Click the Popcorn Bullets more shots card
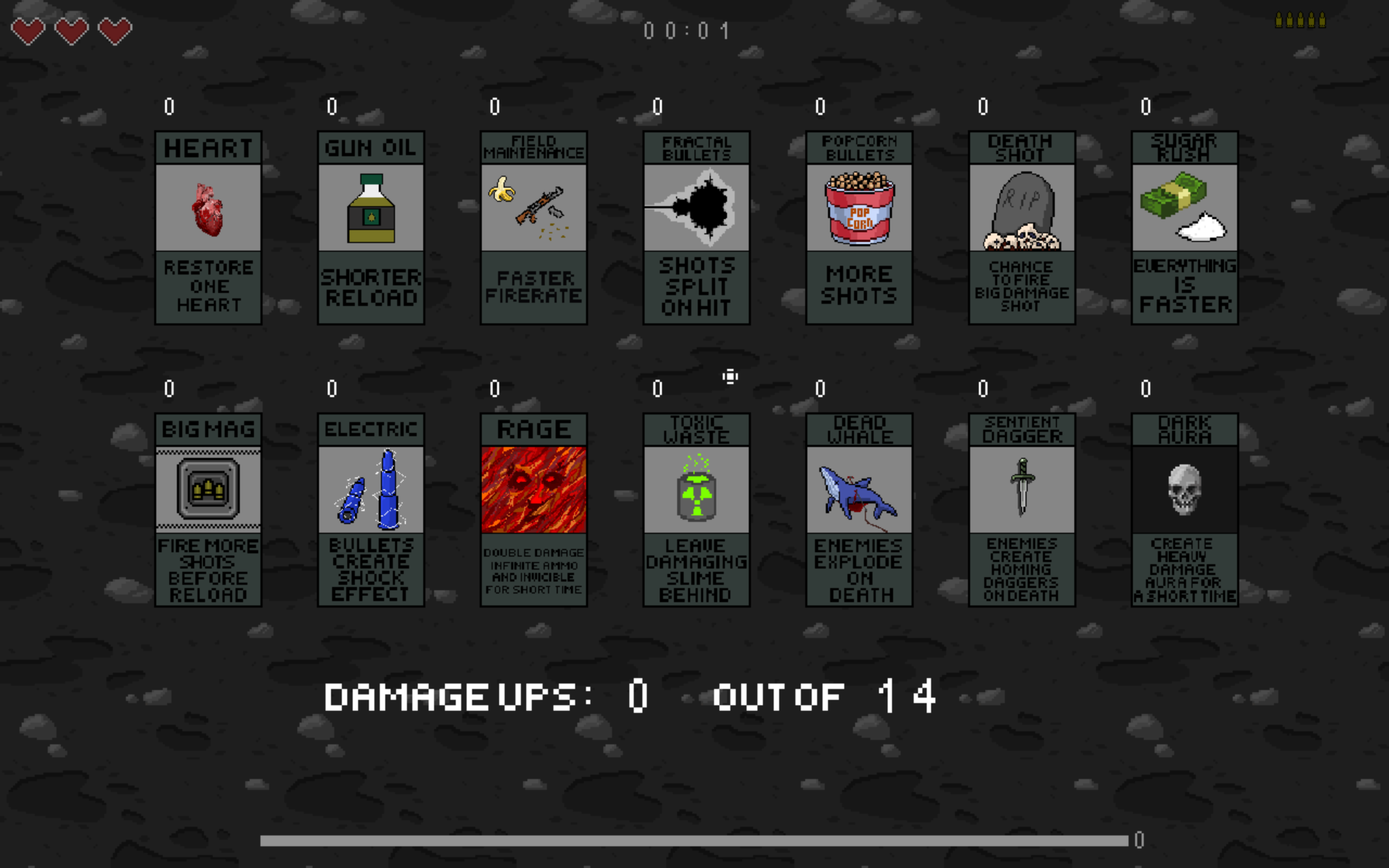The height and width of the screenshot is (868, 1389). click(x=859, y=227)
